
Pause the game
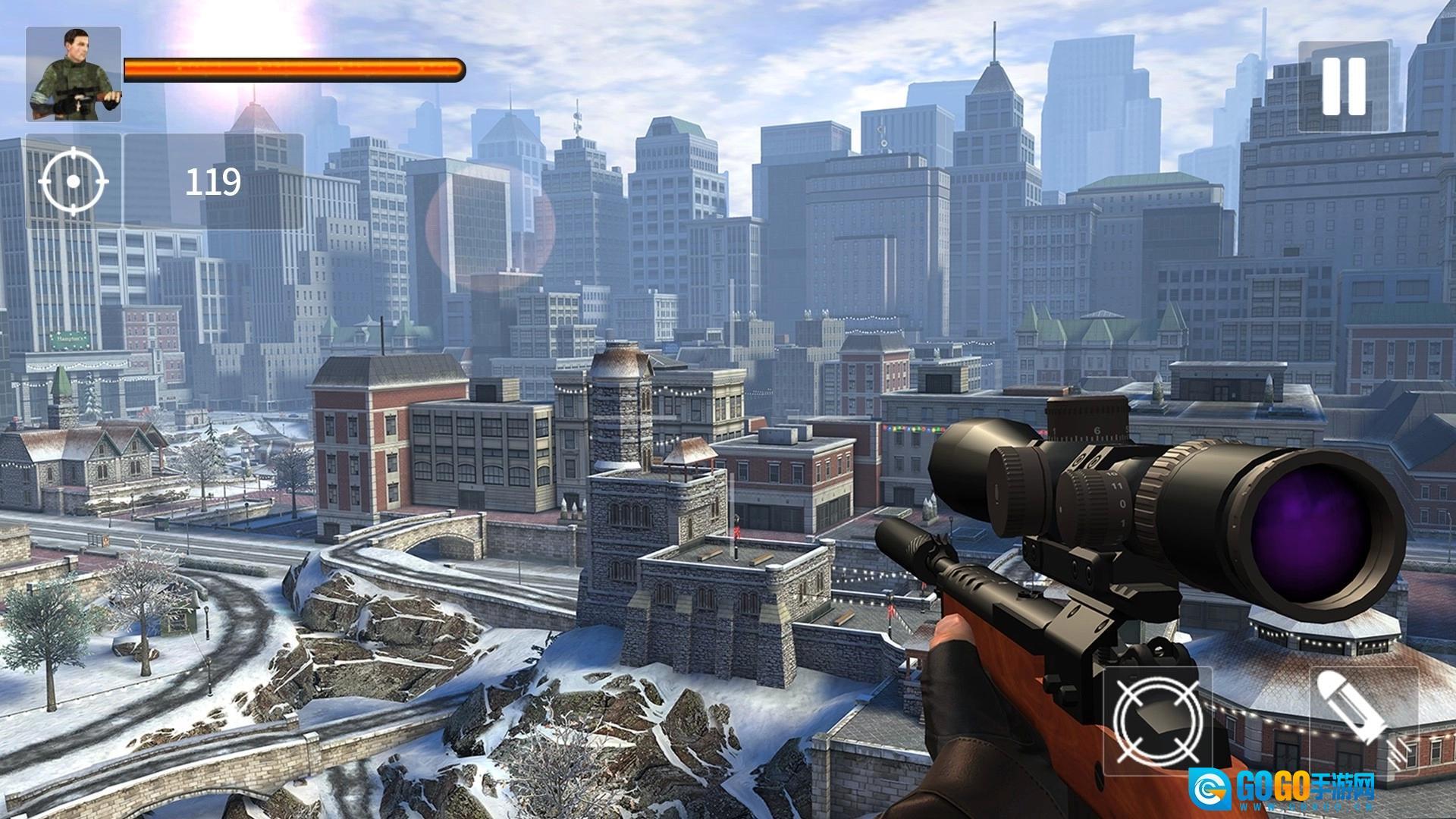(1344, 86)
